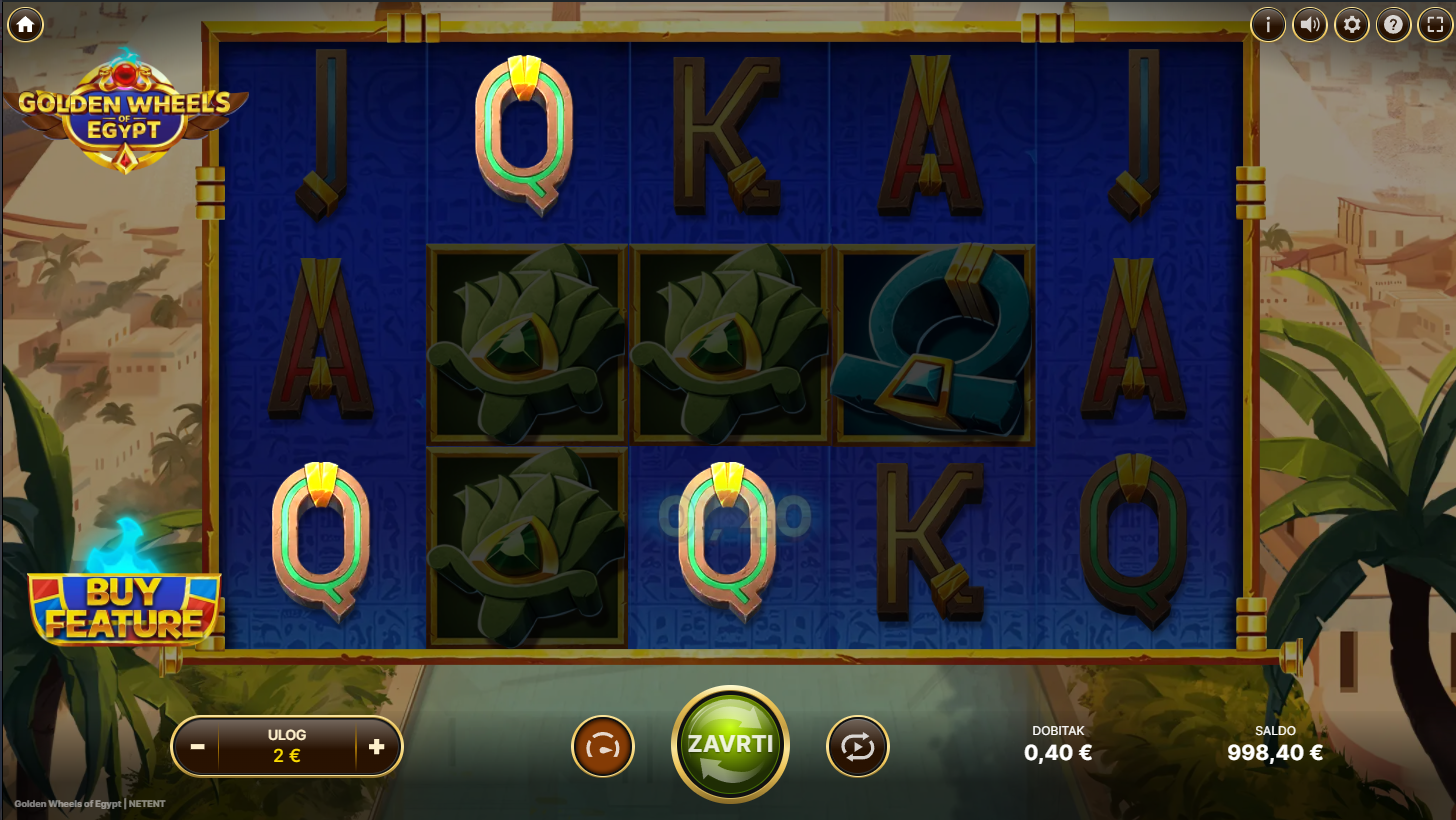
Task: Switch to fullscreen mode
Action: 1435,25
